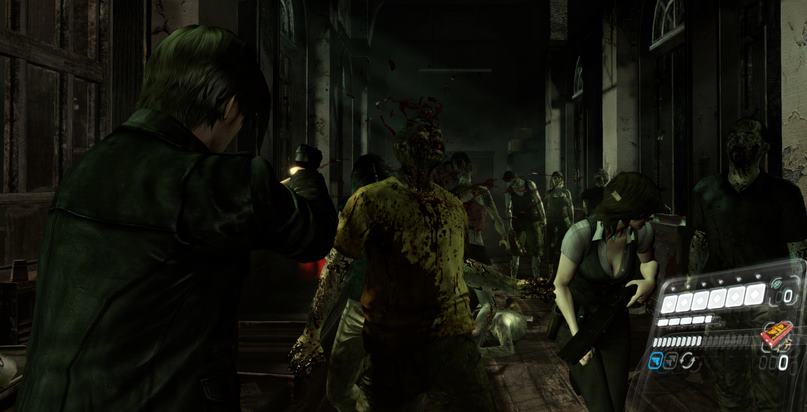Select the blue highlighted pistol weapon icon

tap(656, 362)
